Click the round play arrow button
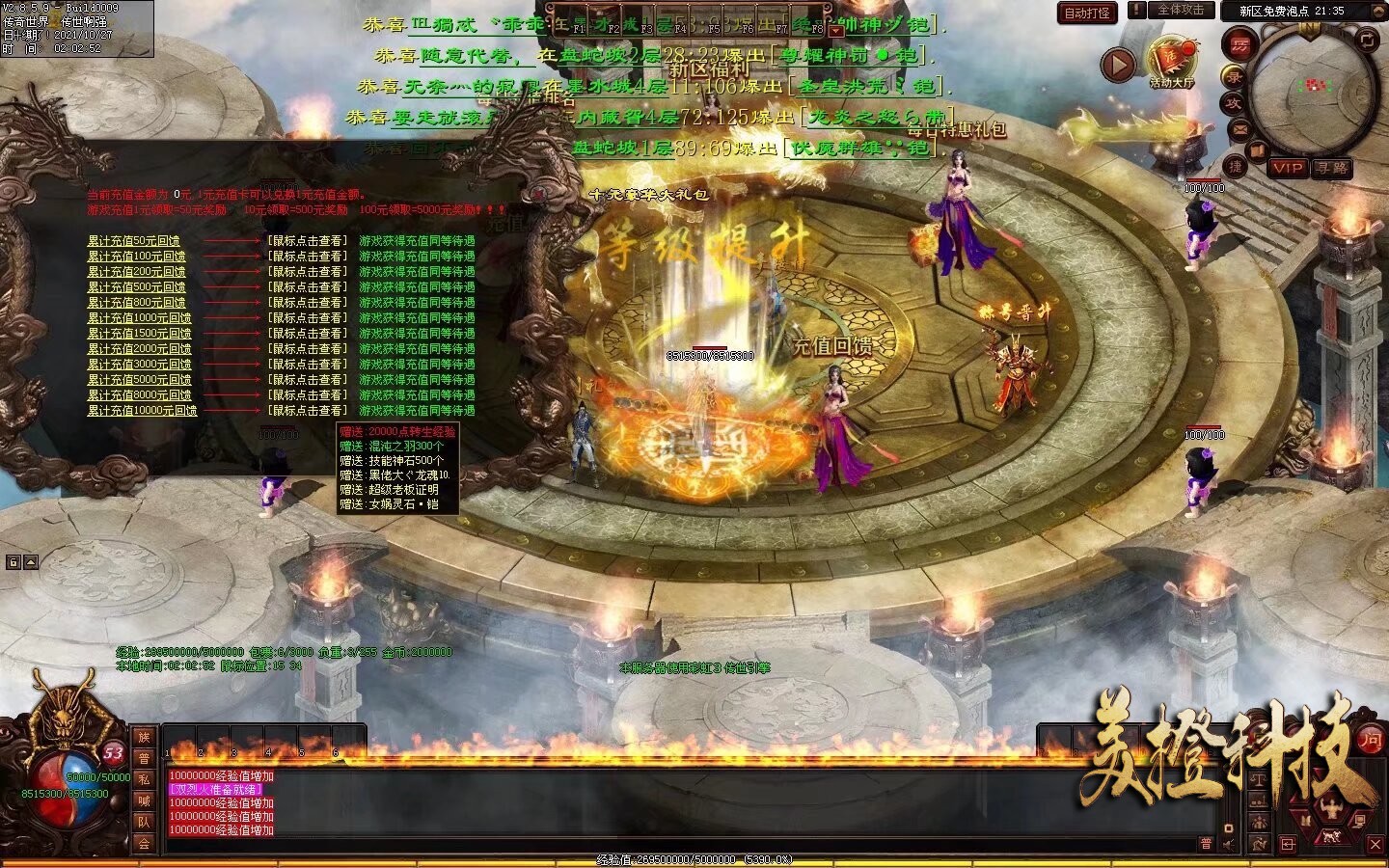The width and height of the screenshot is (1389, 868). tap(1118, 66)
